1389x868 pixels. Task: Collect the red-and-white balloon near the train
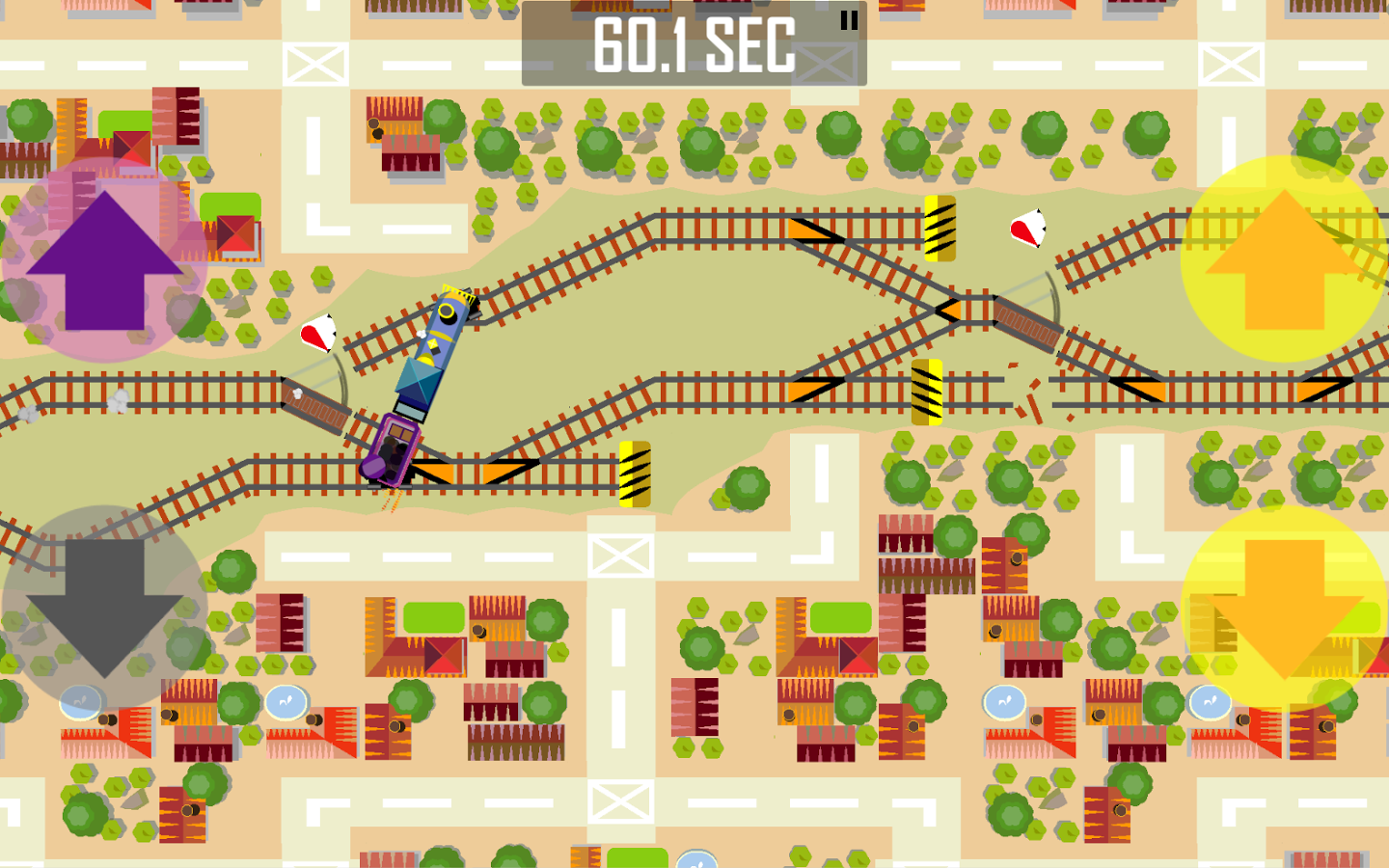tap(317, 334)
